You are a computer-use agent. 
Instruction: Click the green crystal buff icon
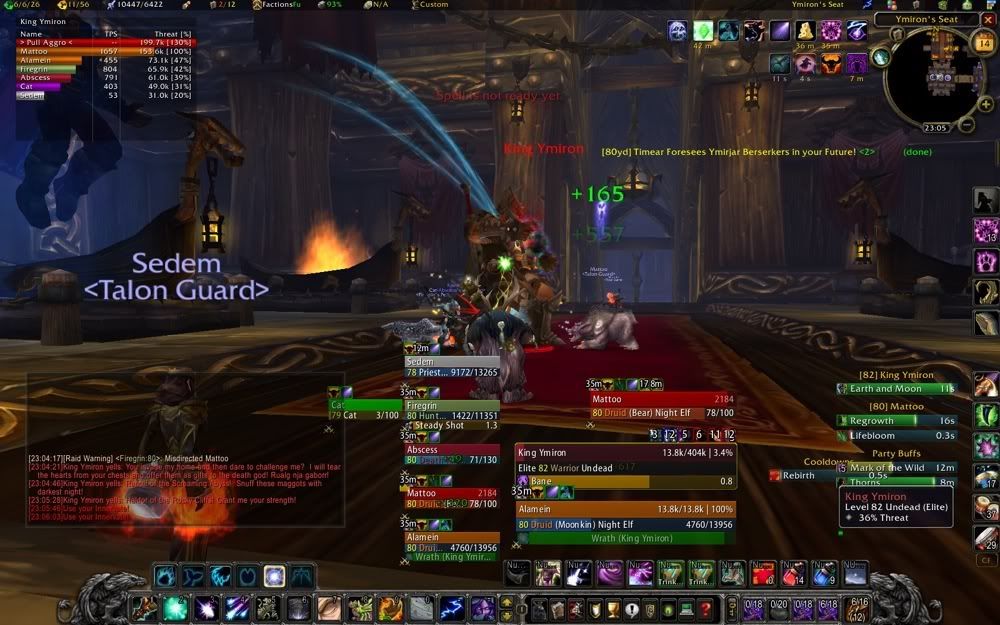[704, 31]
